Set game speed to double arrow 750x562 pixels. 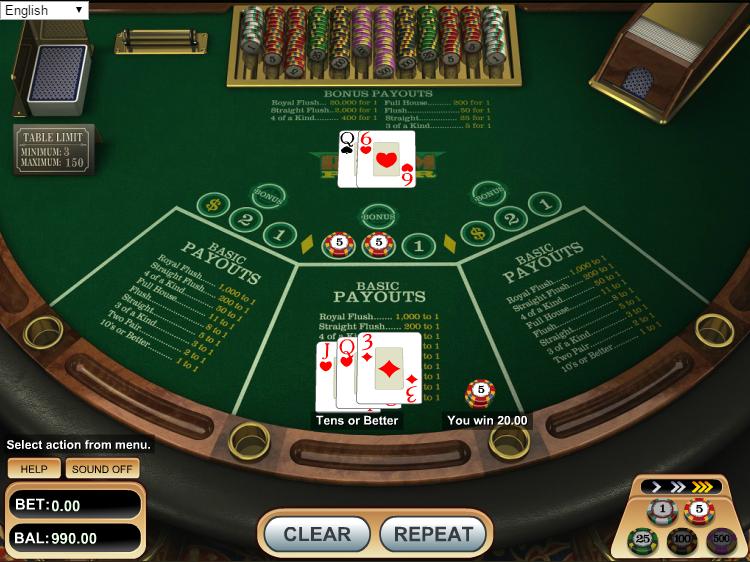point(677,488)
